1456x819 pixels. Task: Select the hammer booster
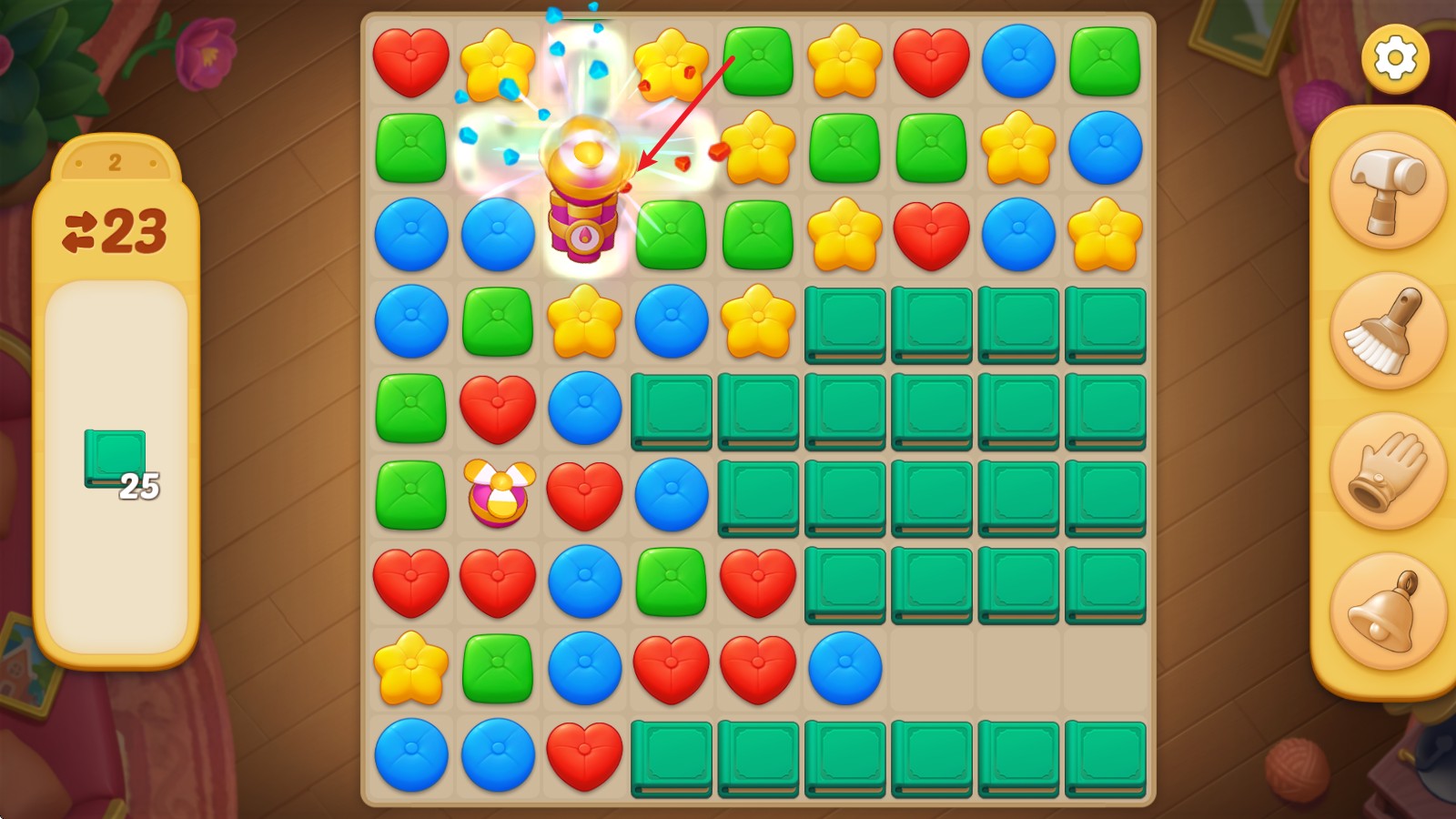tap(1388, 192)
